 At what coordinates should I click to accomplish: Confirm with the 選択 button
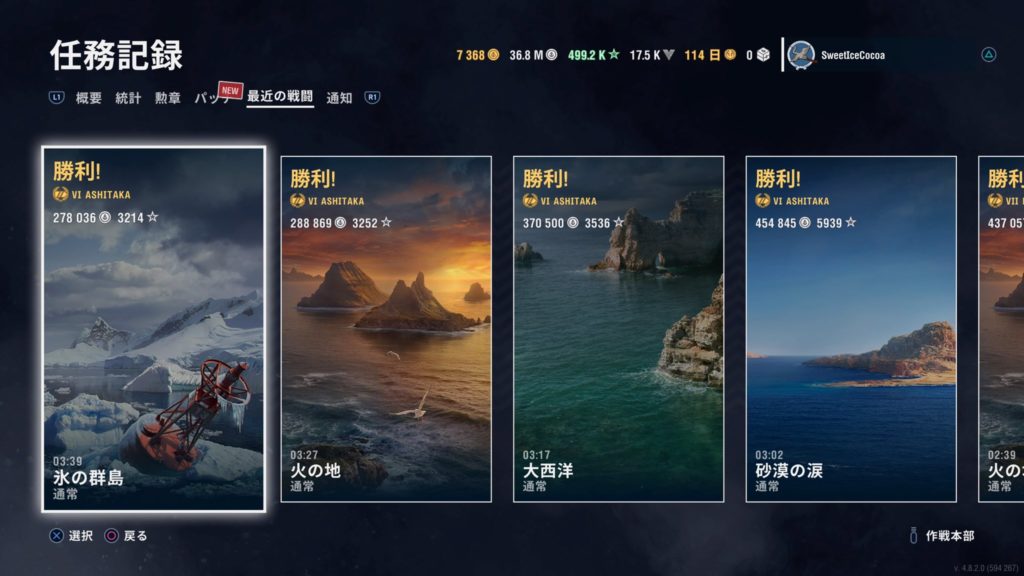[x=72, y=536]
